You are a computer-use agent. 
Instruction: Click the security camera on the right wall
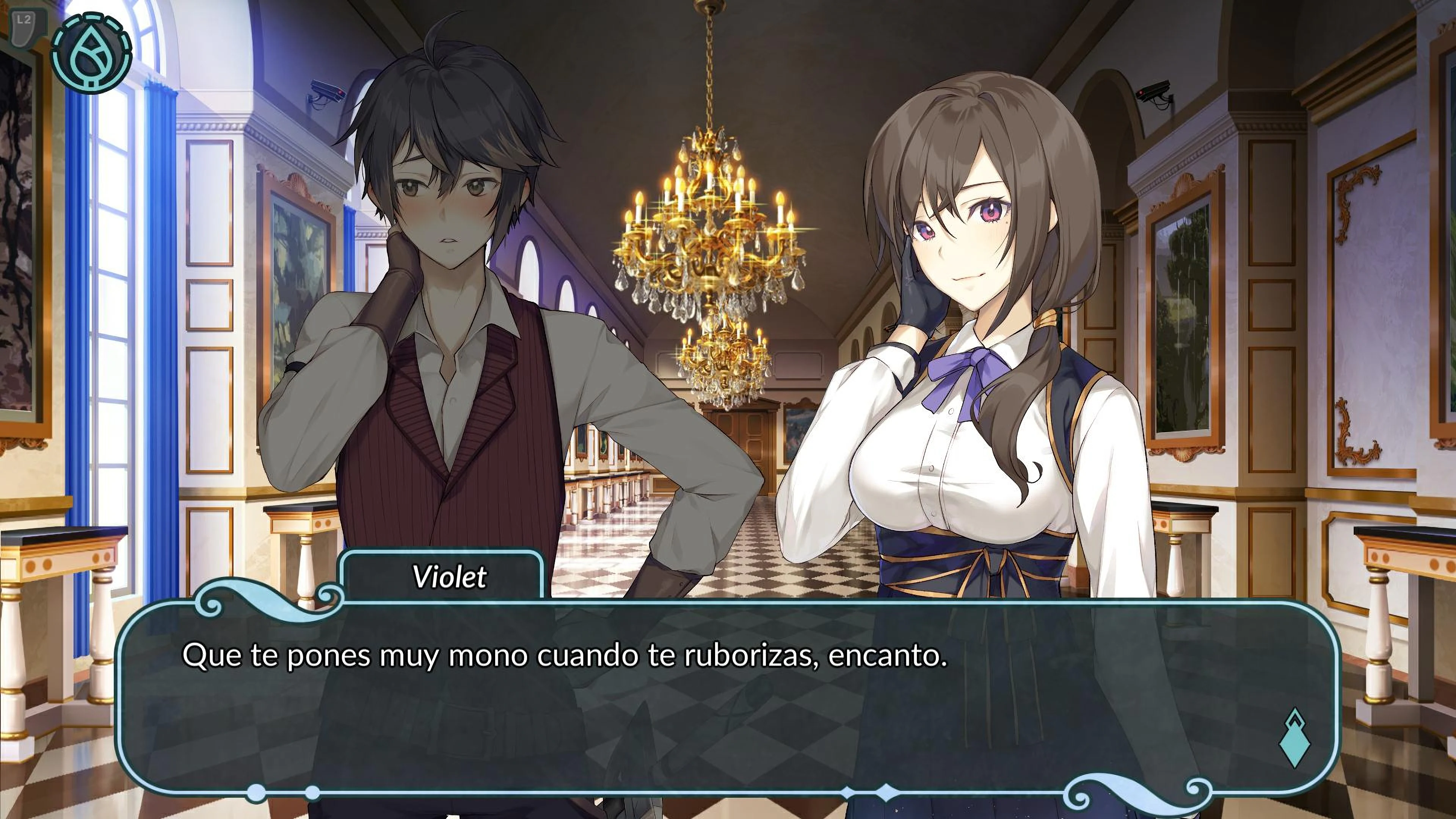point(1155,91)
